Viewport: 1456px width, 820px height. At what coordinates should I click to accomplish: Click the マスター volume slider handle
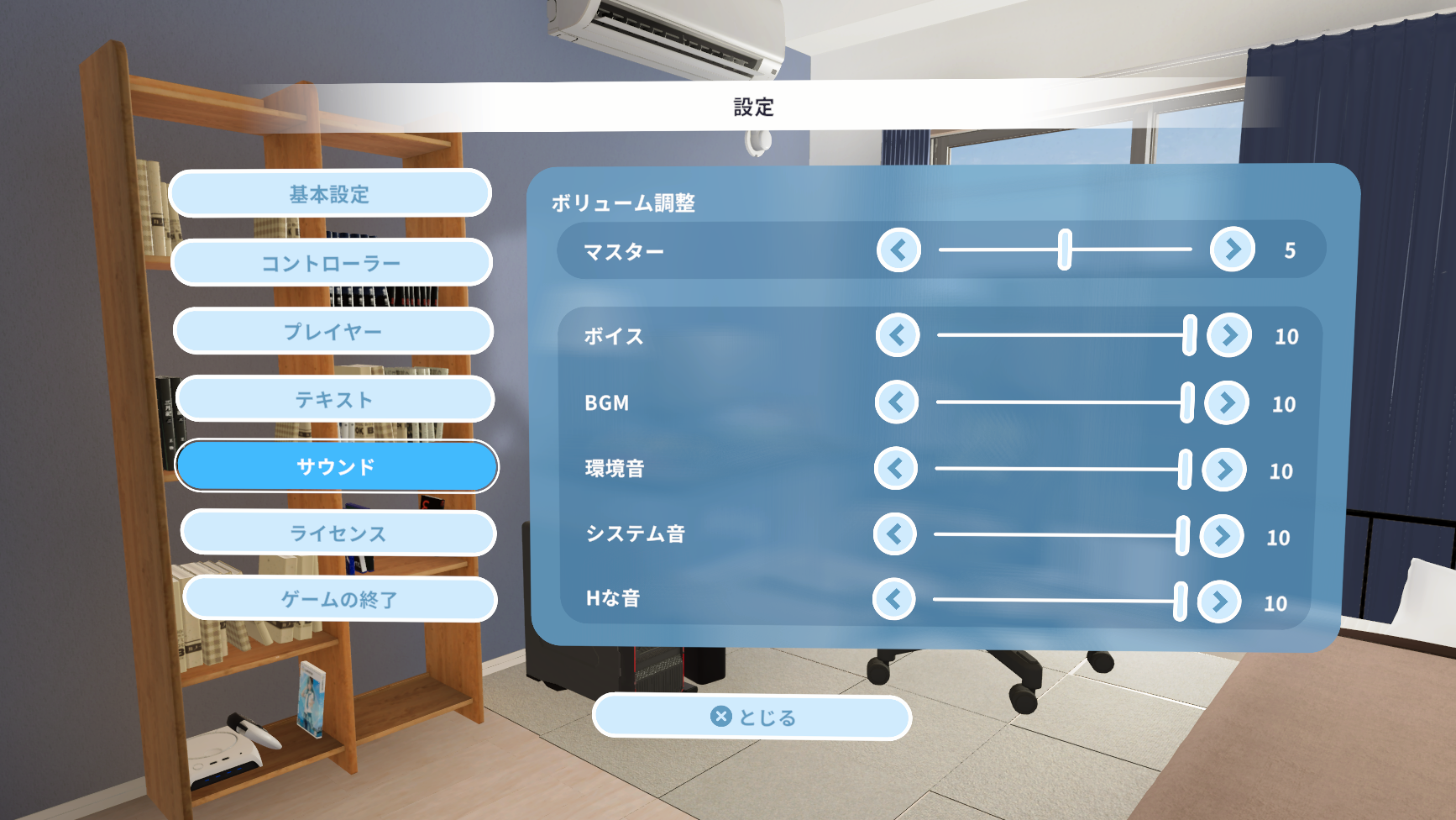[1064, 249]
